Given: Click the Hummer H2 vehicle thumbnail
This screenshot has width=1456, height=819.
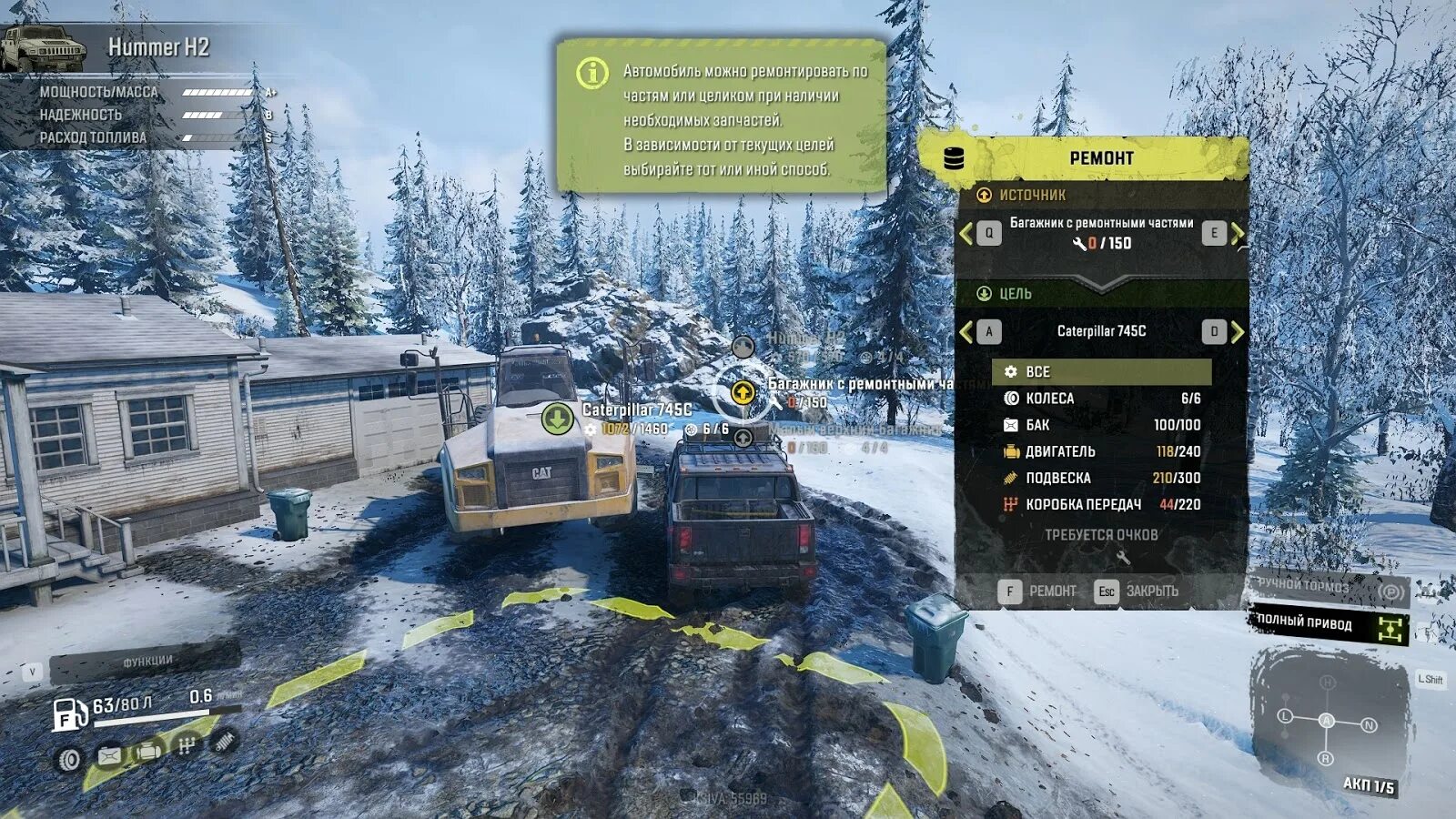Looking at the screenshot, I should click(x=43, y=47).
